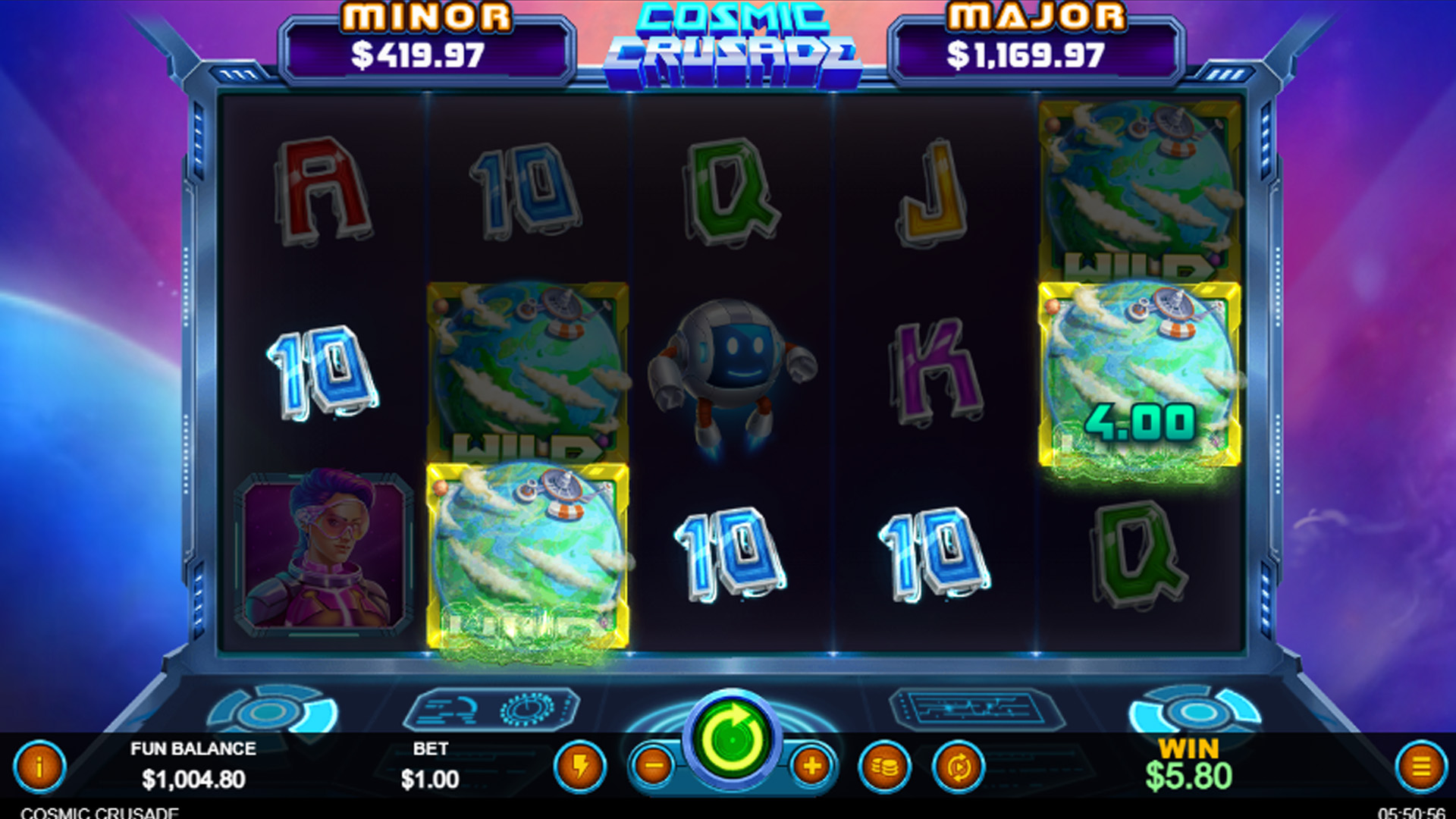Increase the bet with the plus button
This screenshot has height=819, width=1456.
tap(812, 767)
